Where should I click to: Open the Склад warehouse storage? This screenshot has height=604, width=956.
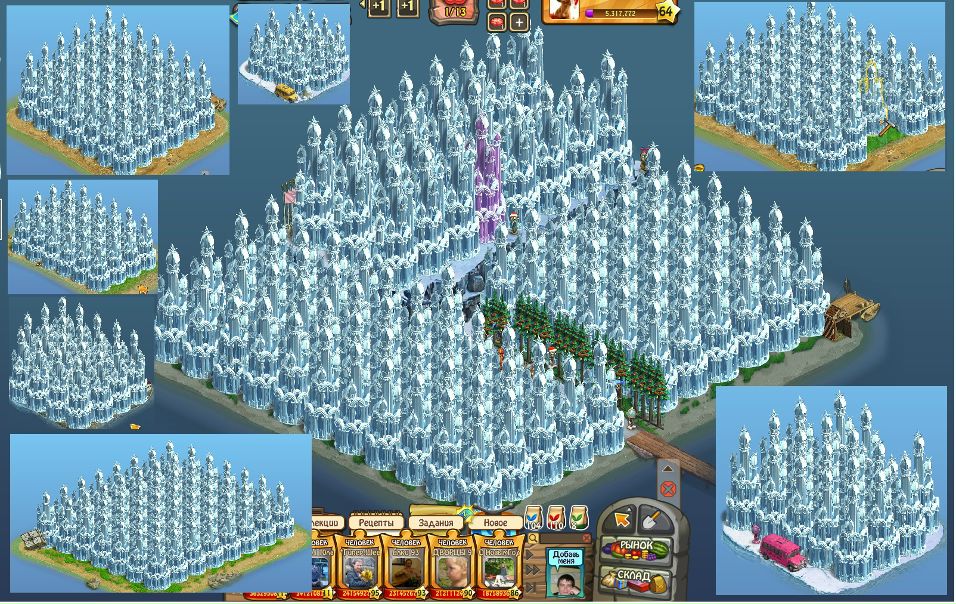(x=636, y=577)
